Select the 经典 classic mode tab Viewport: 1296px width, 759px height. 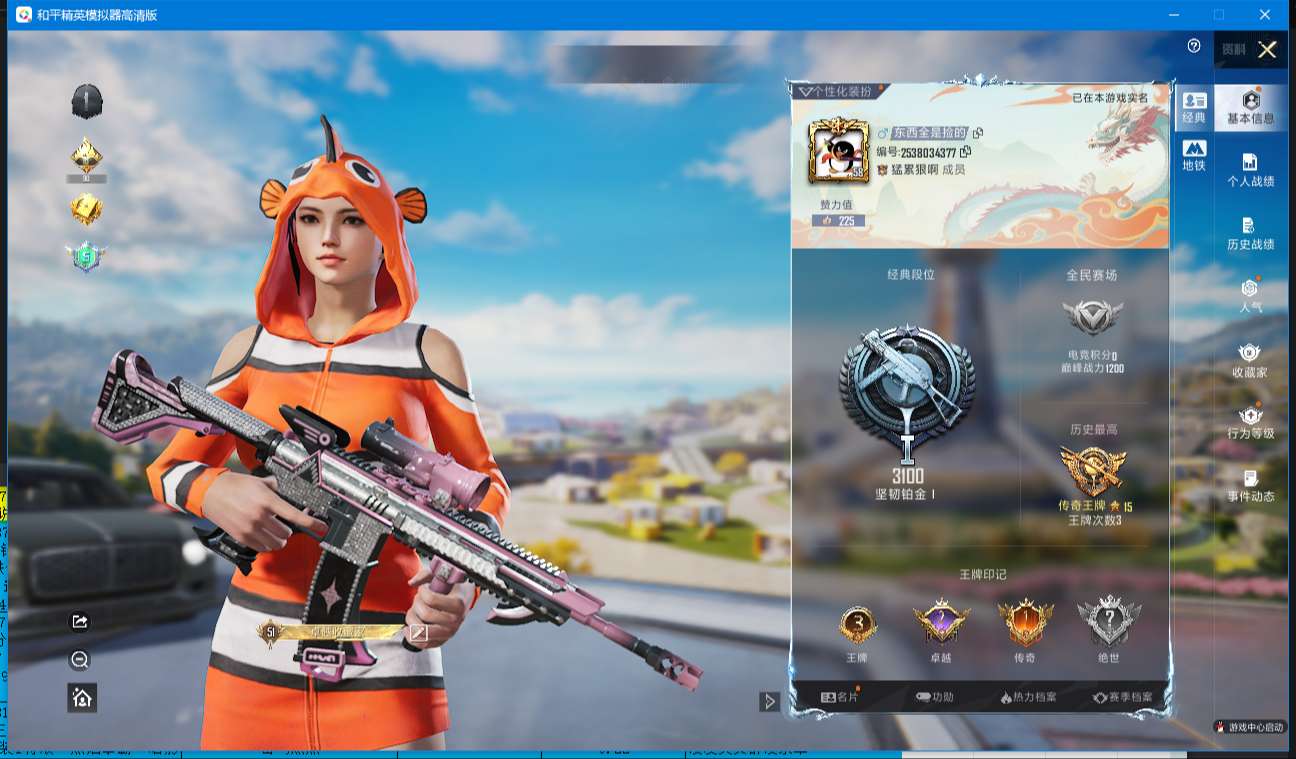pyautogui.click(x=1194, y=107)
